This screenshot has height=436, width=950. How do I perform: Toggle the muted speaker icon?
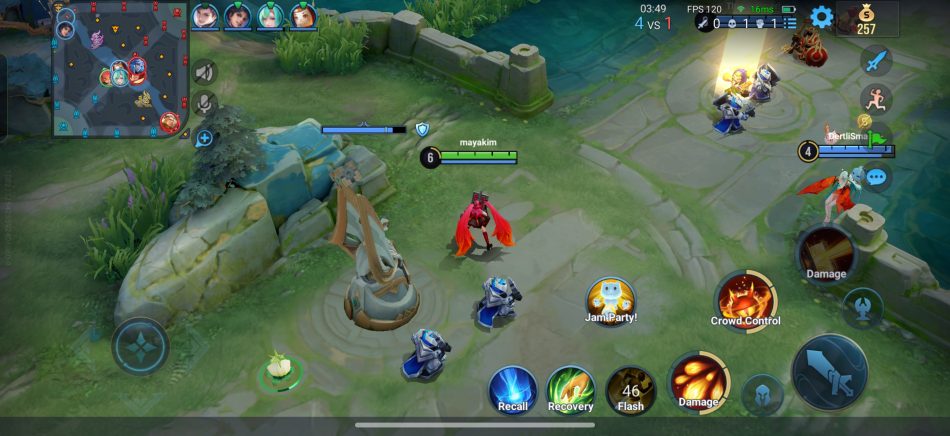pyautogui.click(x=205, y=72)
